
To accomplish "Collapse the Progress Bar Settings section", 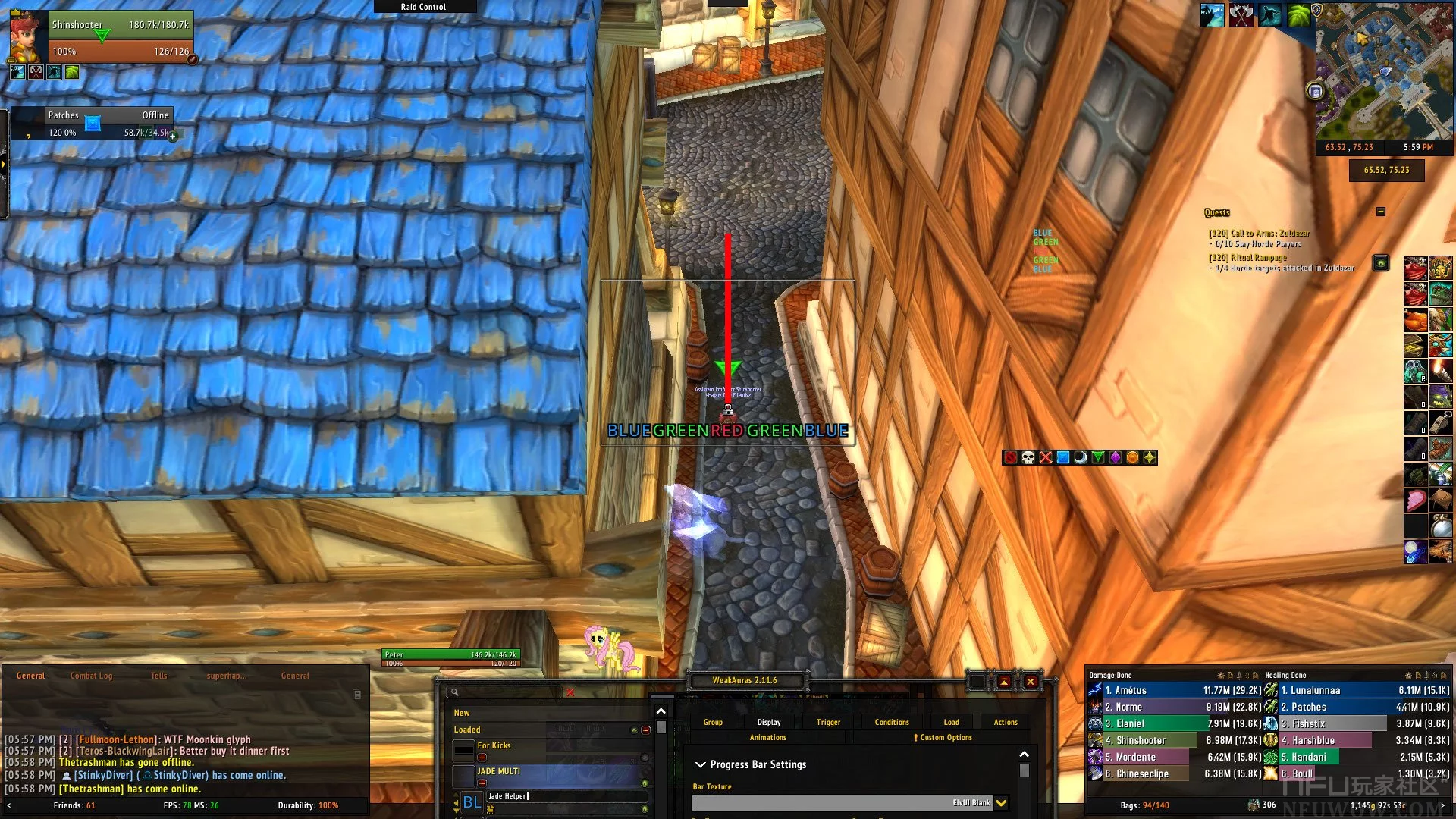I will pos(701,764).
